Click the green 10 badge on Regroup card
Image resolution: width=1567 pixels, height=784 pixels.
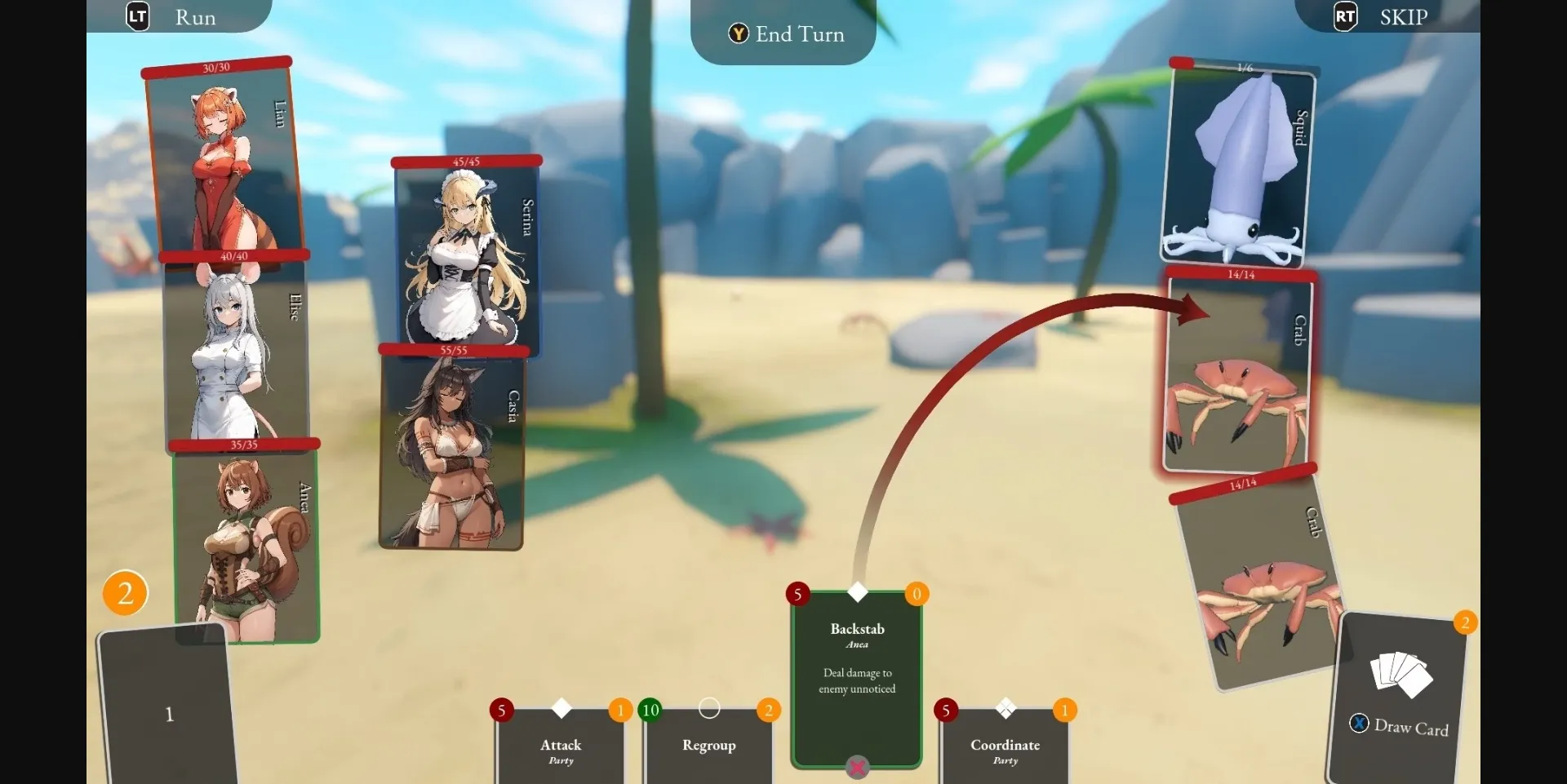[x=650, y=711]
